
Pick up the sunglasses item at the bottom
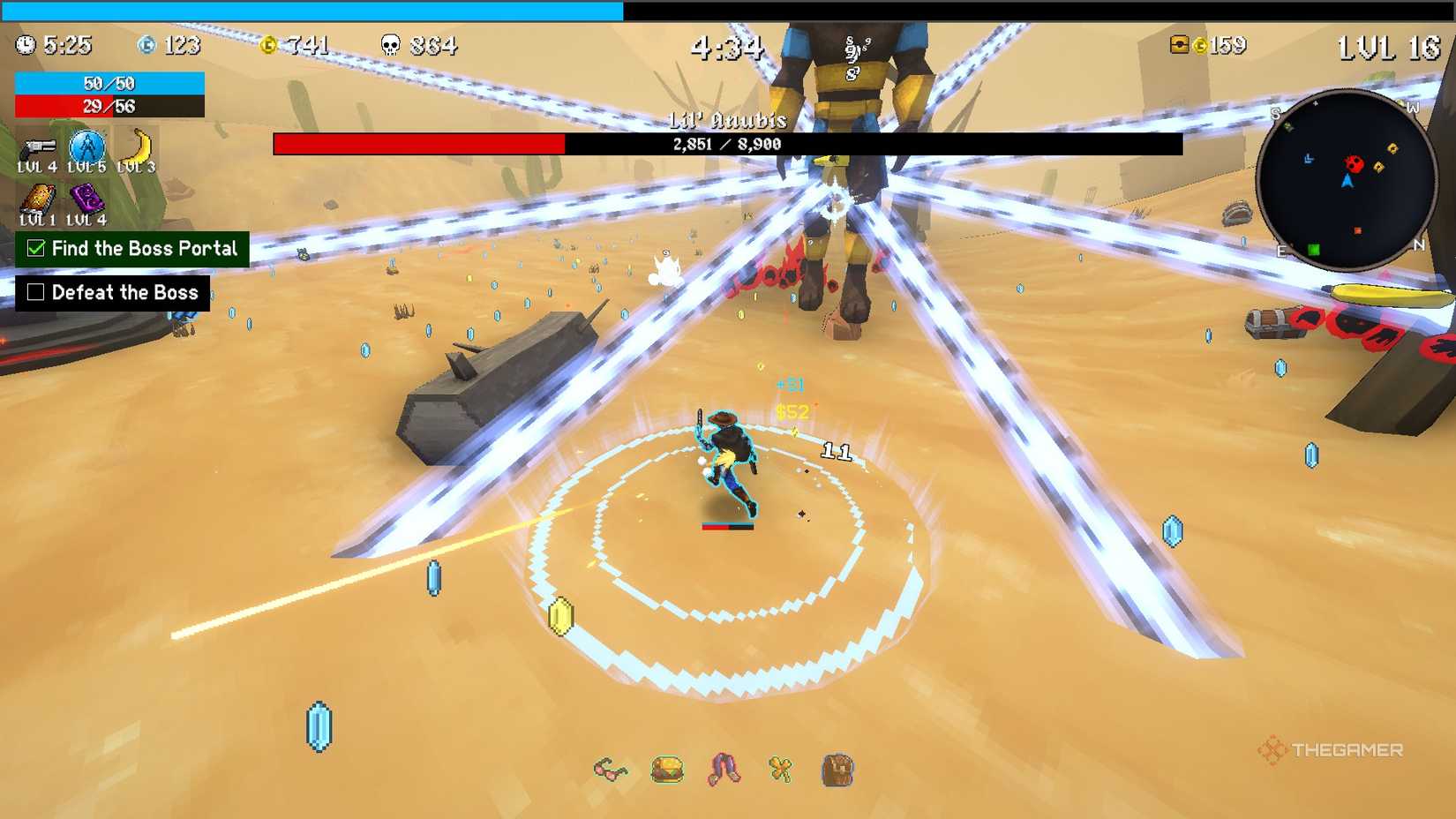coord(611,770)
